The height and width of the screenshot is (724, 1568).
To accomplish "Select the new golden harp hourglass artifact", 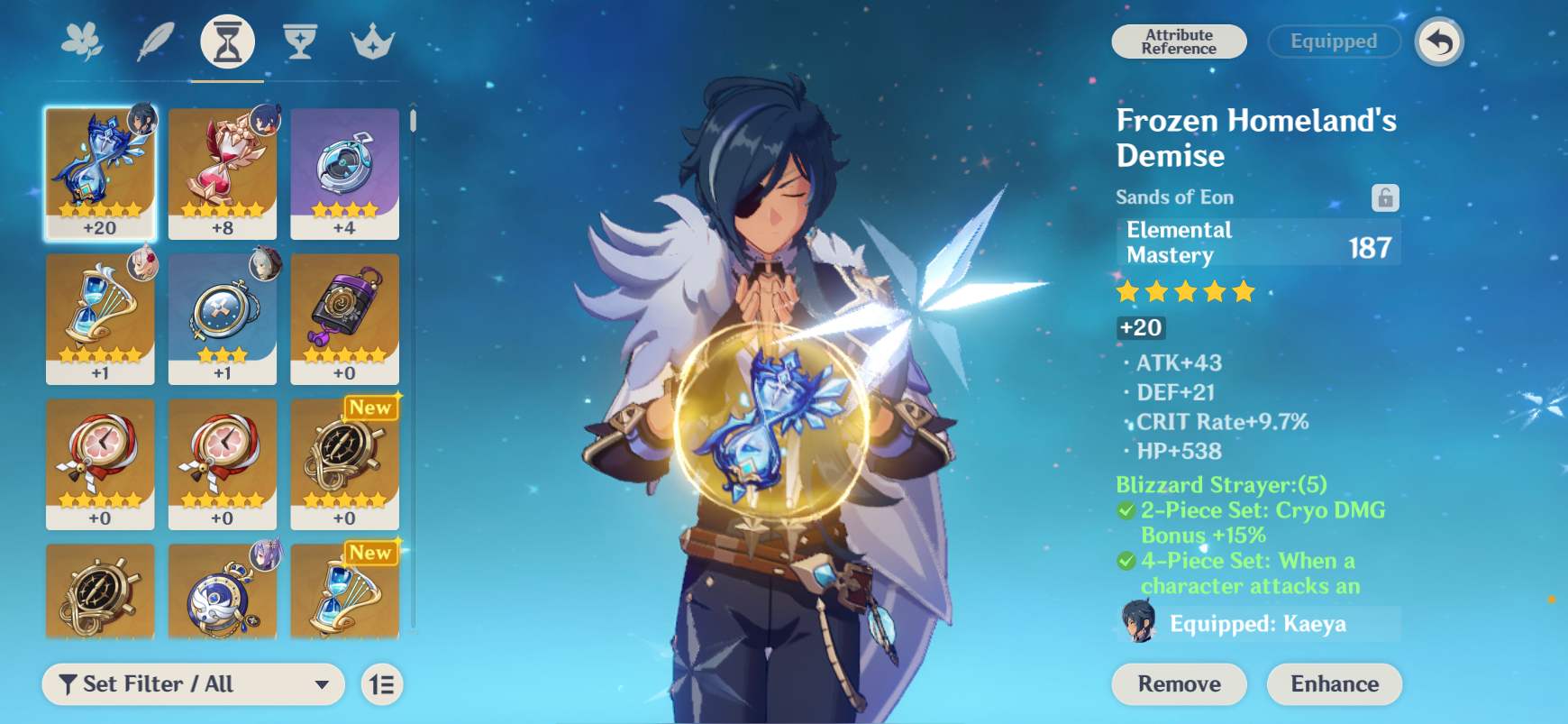I will [x=345, y=591].
